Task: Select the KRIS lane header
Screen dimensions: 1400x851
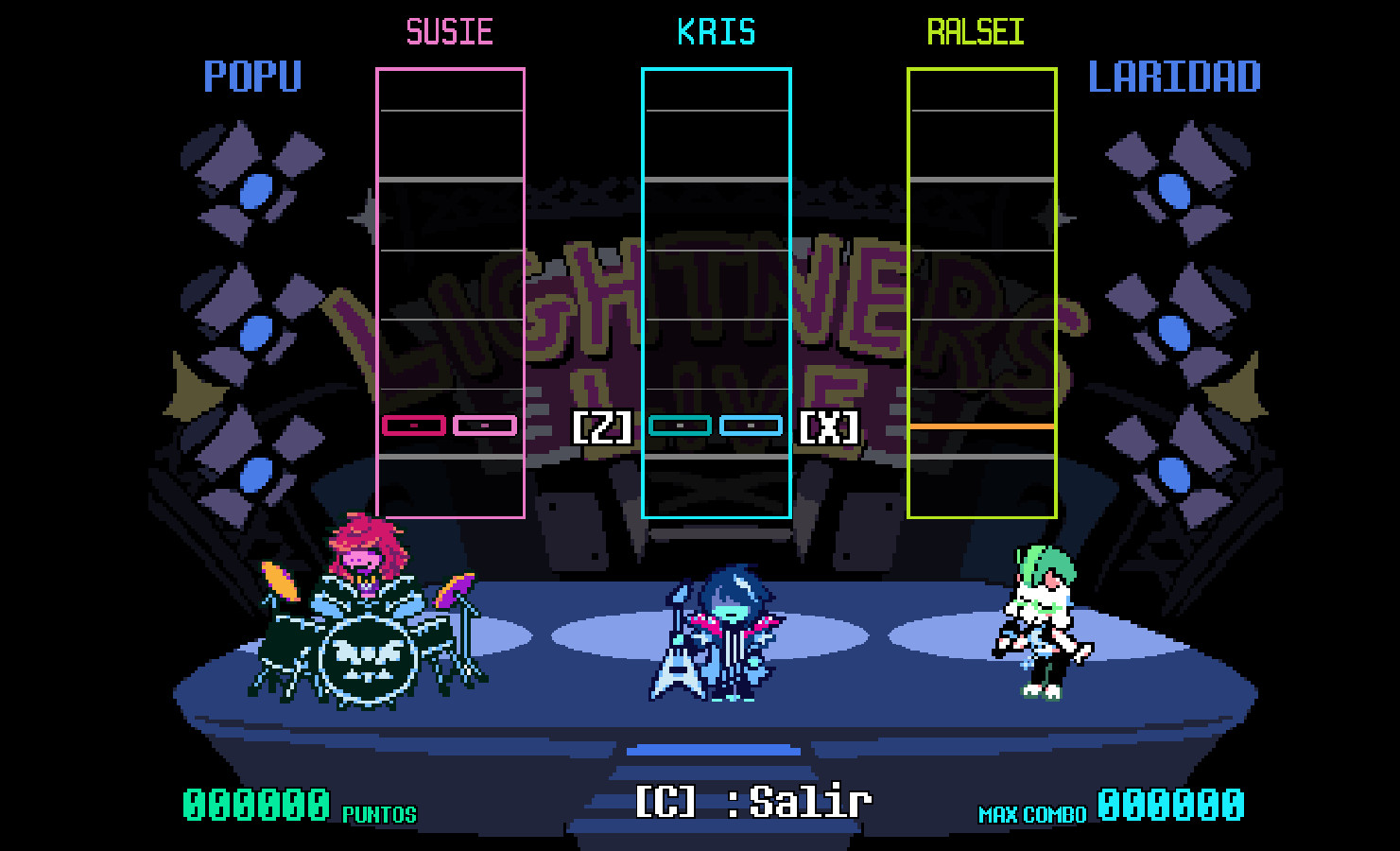Action: 716,30
